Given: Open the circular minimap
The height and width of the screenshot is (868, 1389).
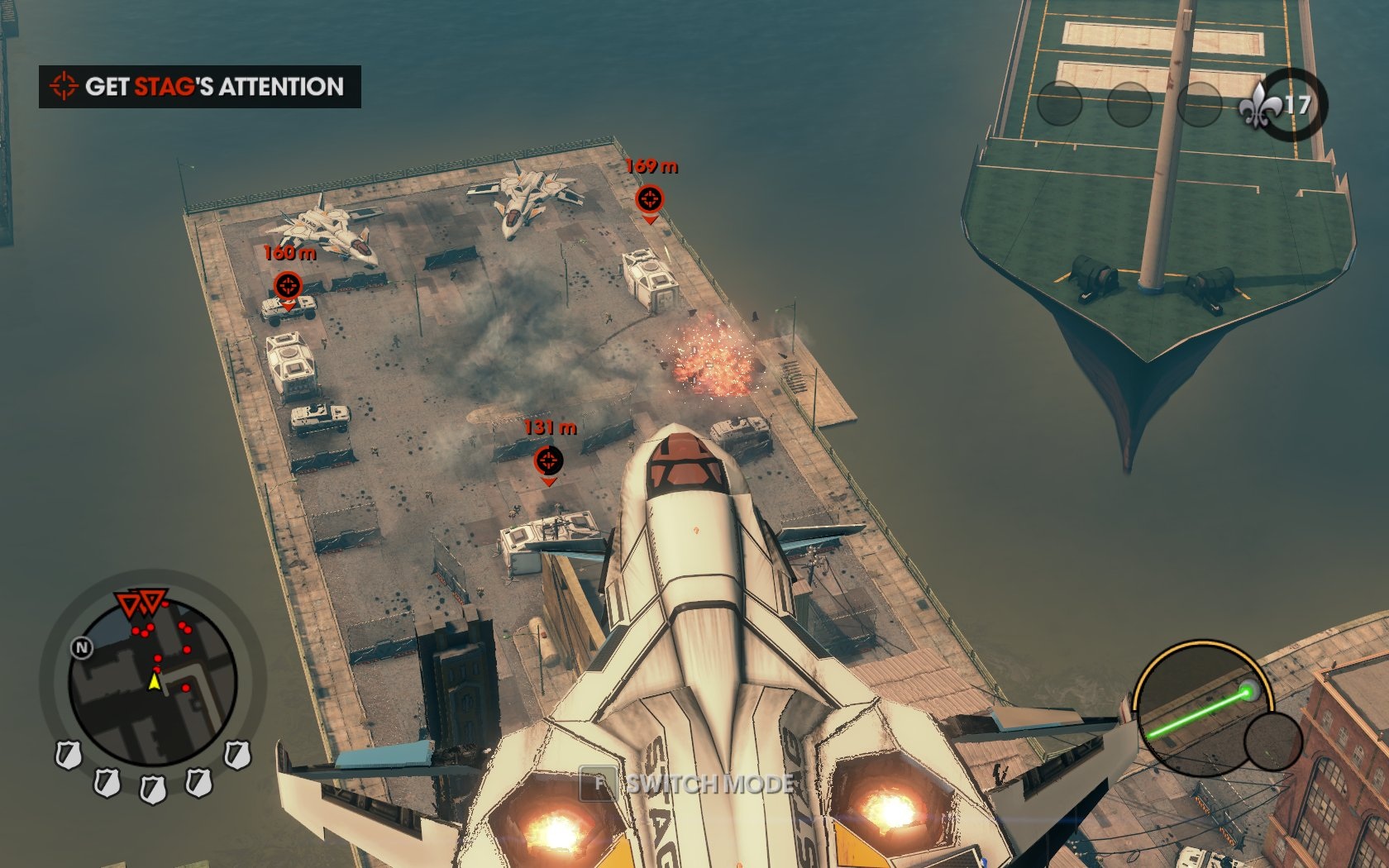Looking at the screenshot, I should pyautogui.click(x=153, y=681).
